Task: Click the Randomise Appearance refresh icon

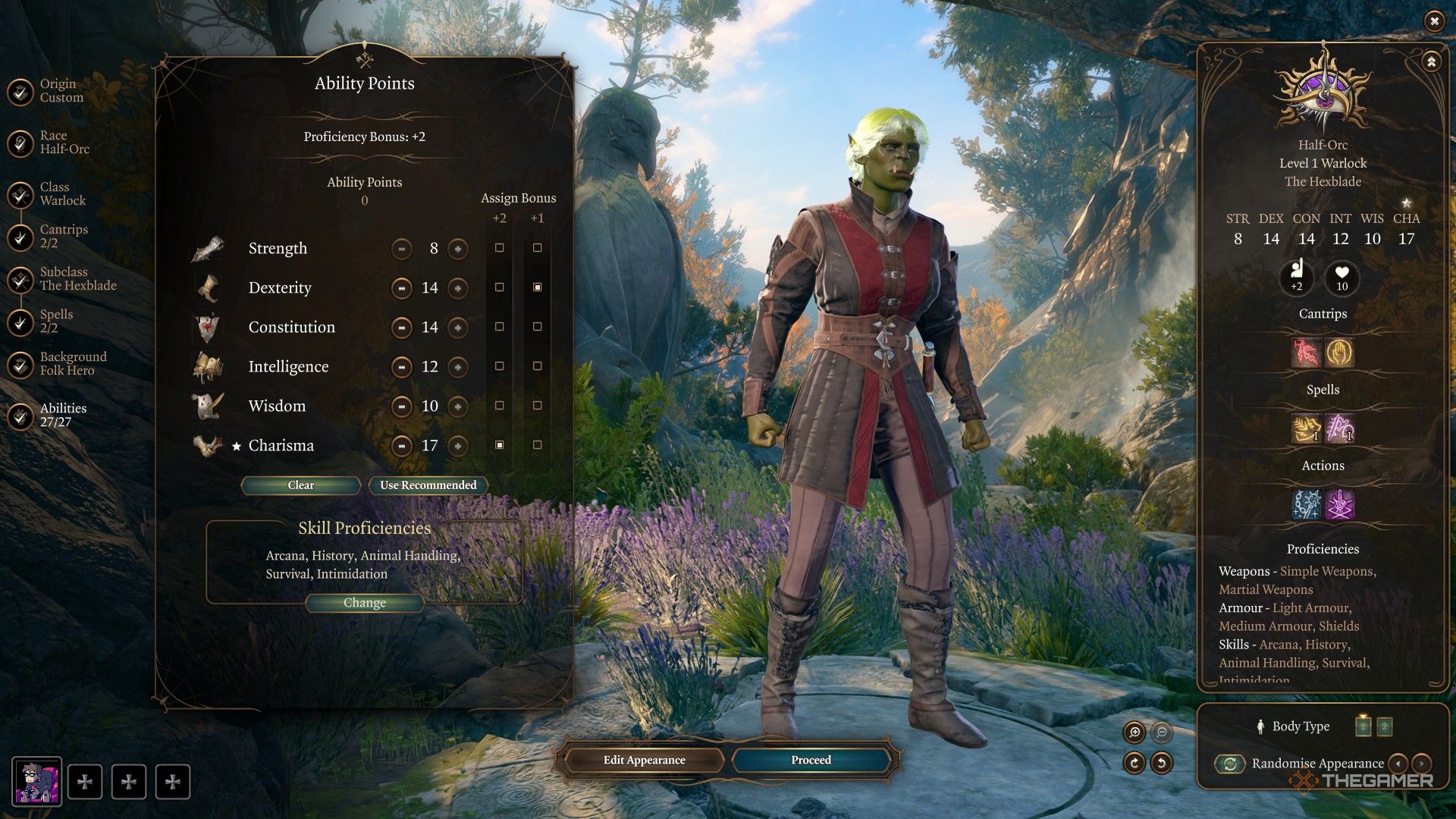Action: pyautogui.click(x=1228, y=764)
